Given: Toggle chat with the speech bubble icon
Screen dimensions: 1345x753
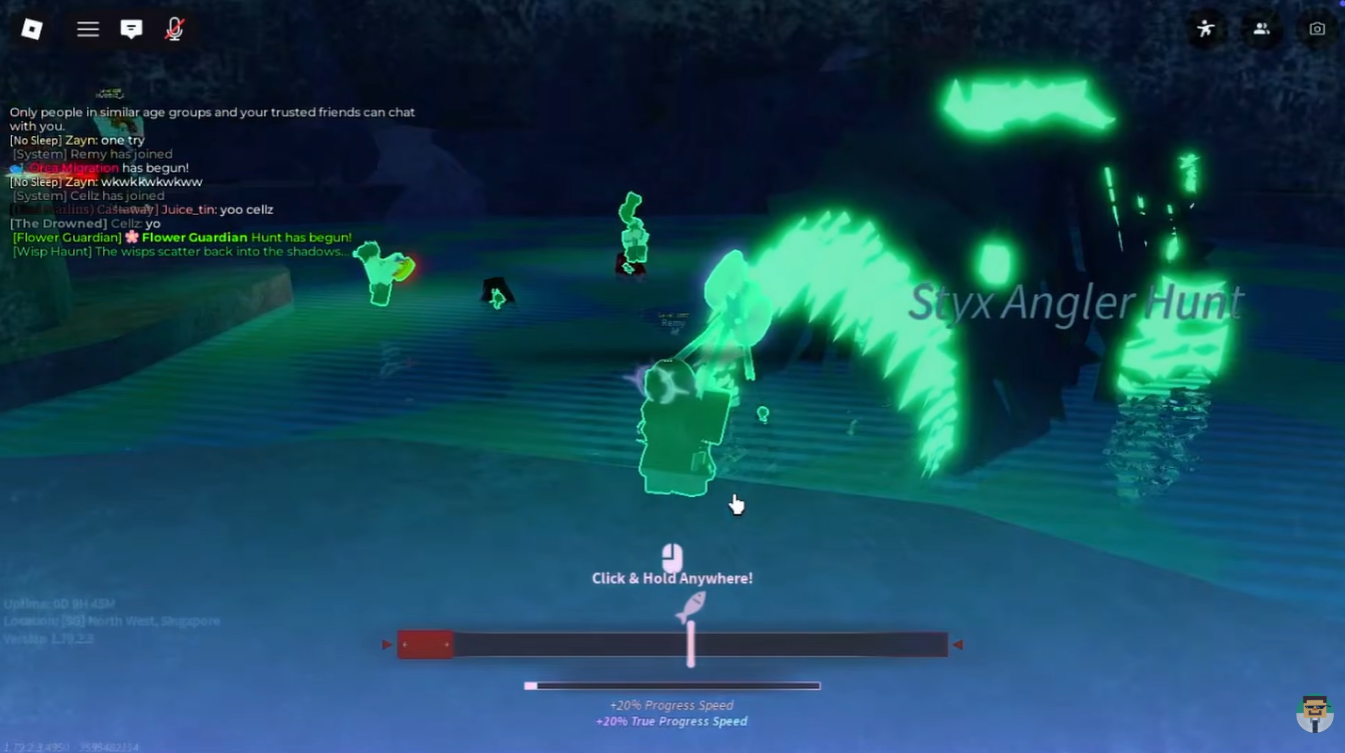Looking at the screenshot, I should 131,29.
